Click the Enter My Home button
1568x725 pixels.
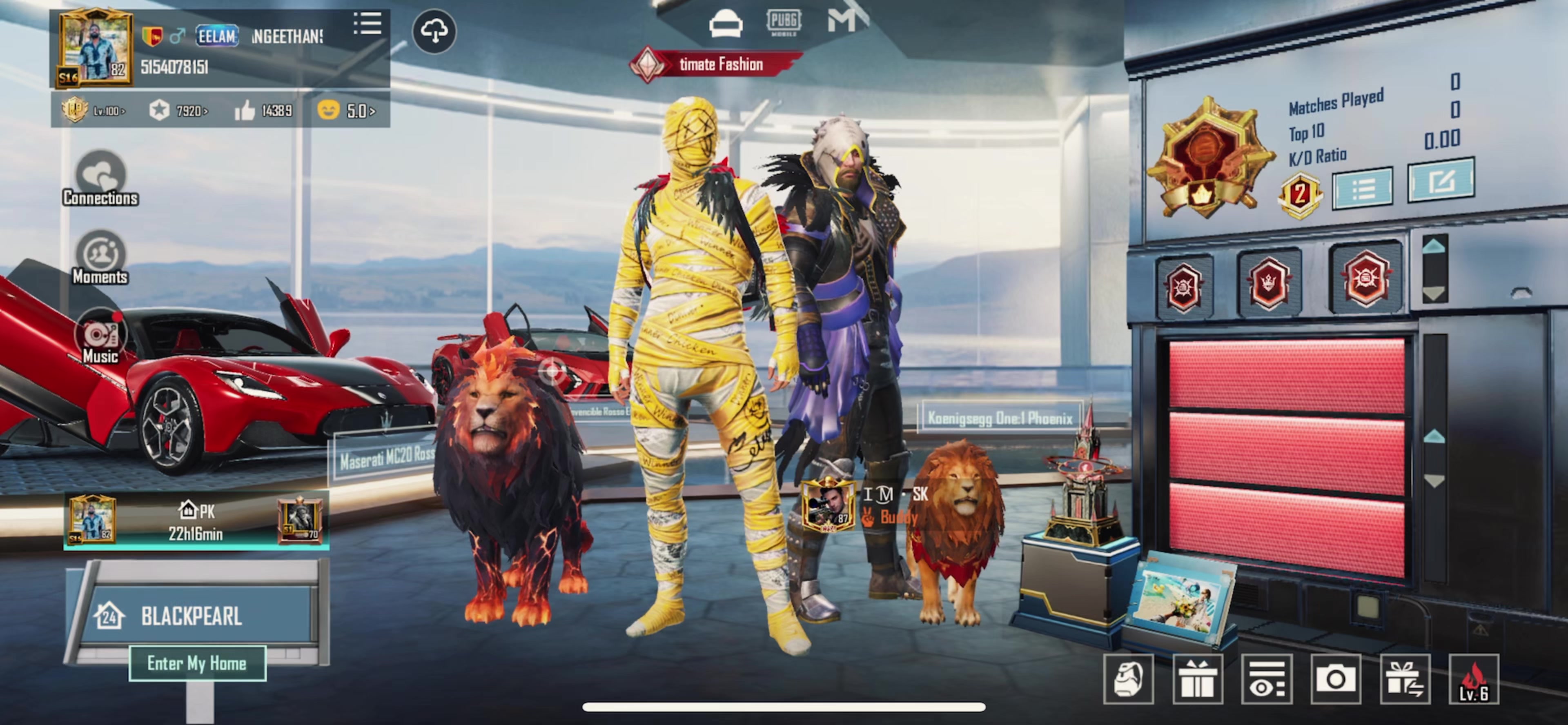click(x=197, y=663)
